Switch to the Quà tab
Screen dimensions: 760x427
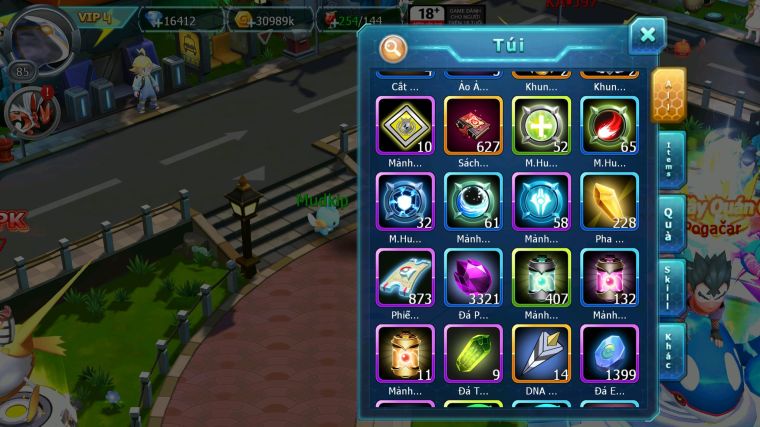pos(670,224)
